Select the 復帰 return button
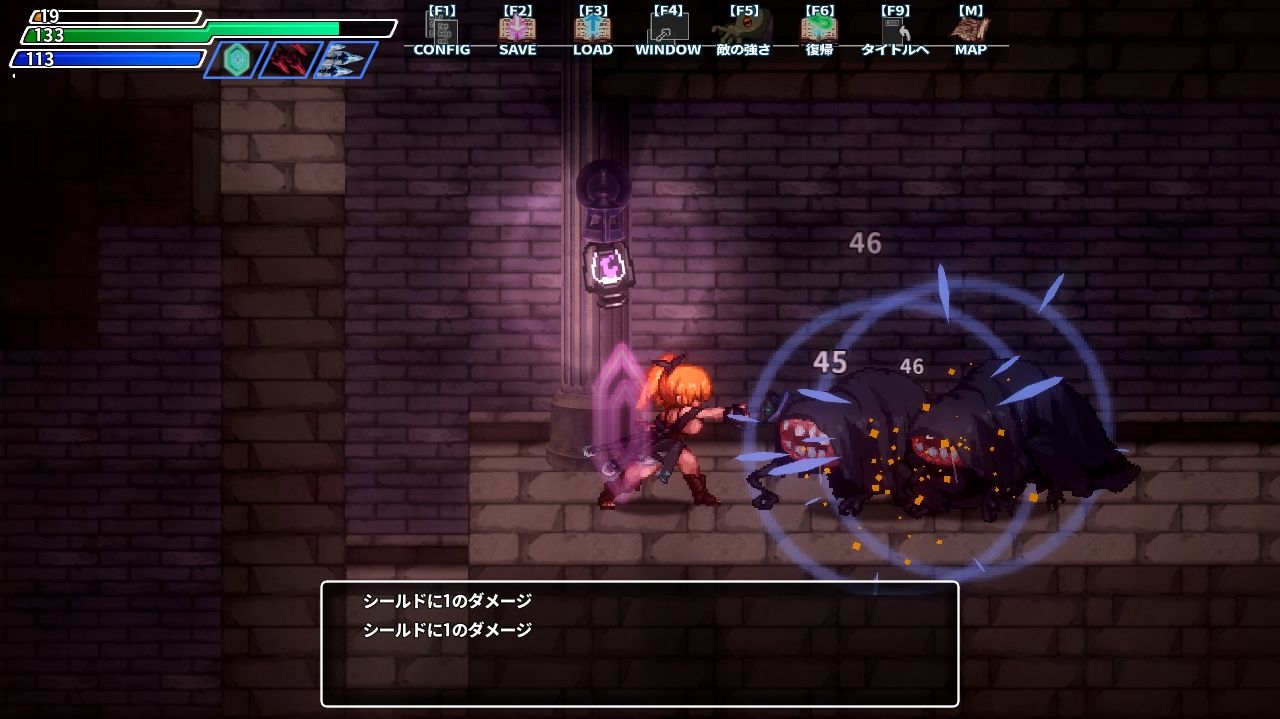The width and height of the screenshot is (1280, 719). (x=819, y=32)
